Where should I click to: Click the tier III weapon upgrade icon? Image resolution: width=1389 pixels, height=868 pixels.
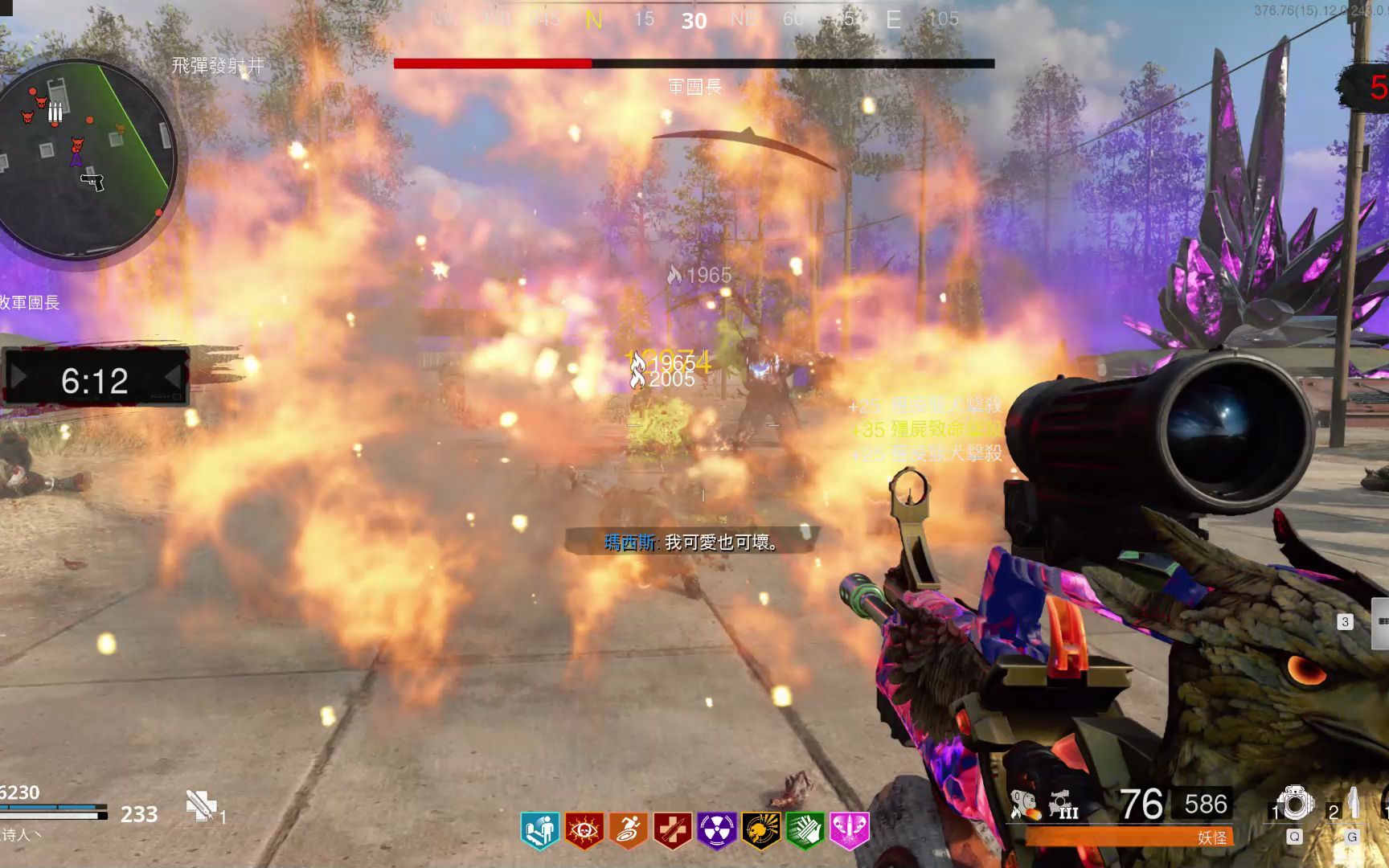[1063, 805]
